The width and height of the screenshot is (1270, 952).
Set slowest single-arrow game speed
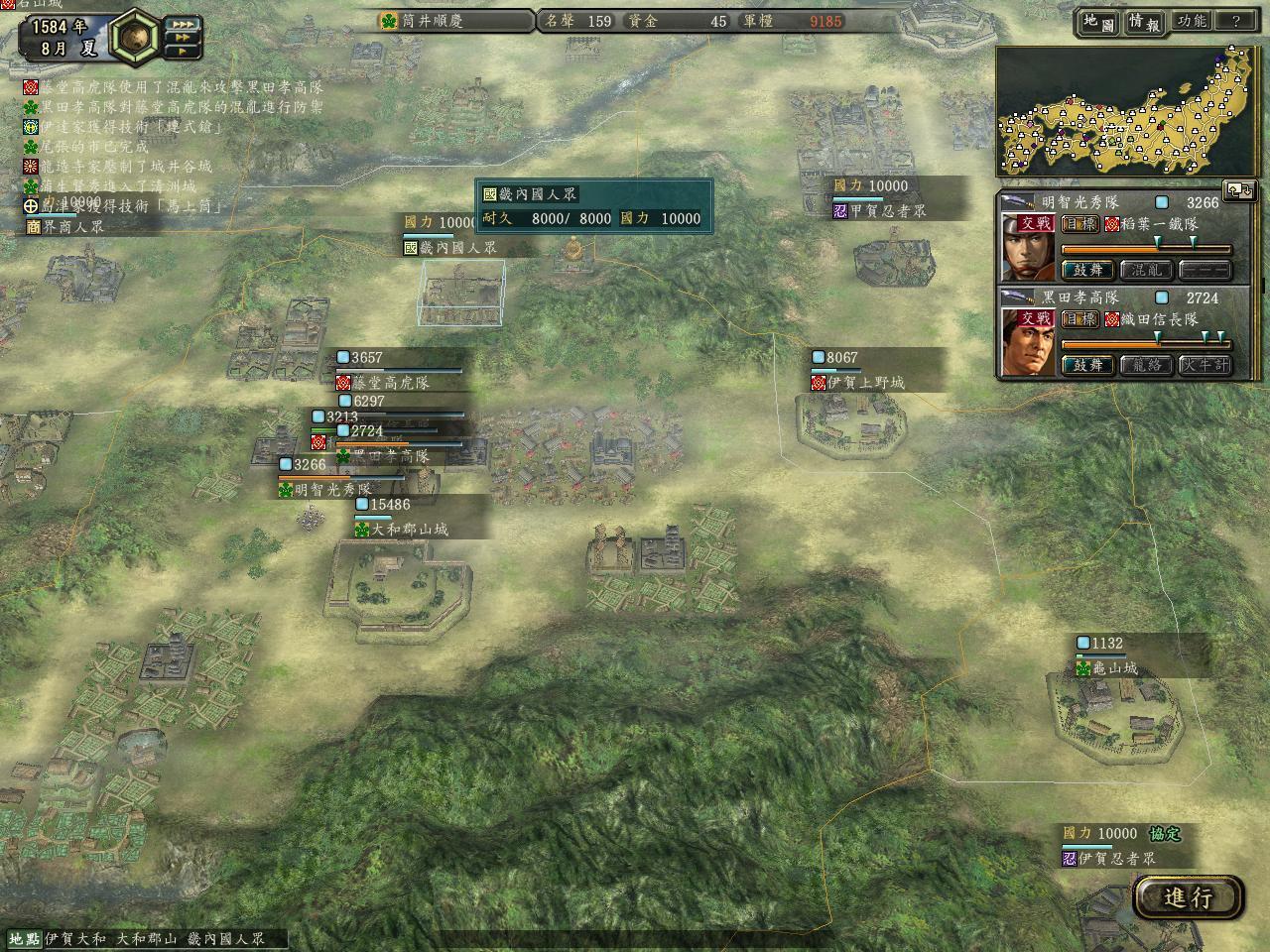pos(184,52)
